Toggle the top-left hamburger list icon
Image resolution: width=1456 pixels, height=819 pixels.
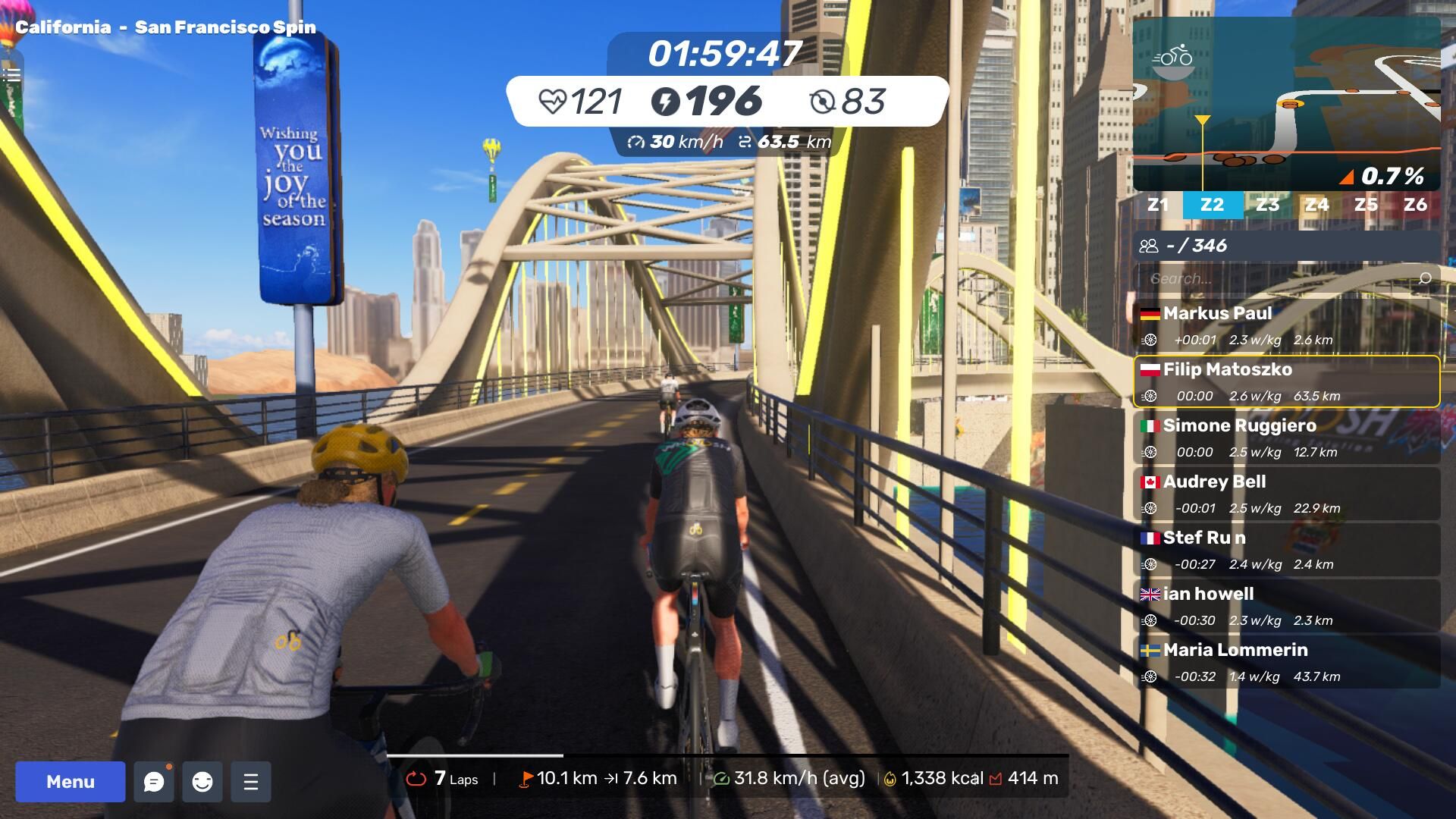pyautogui.click(x=11, y=74)
